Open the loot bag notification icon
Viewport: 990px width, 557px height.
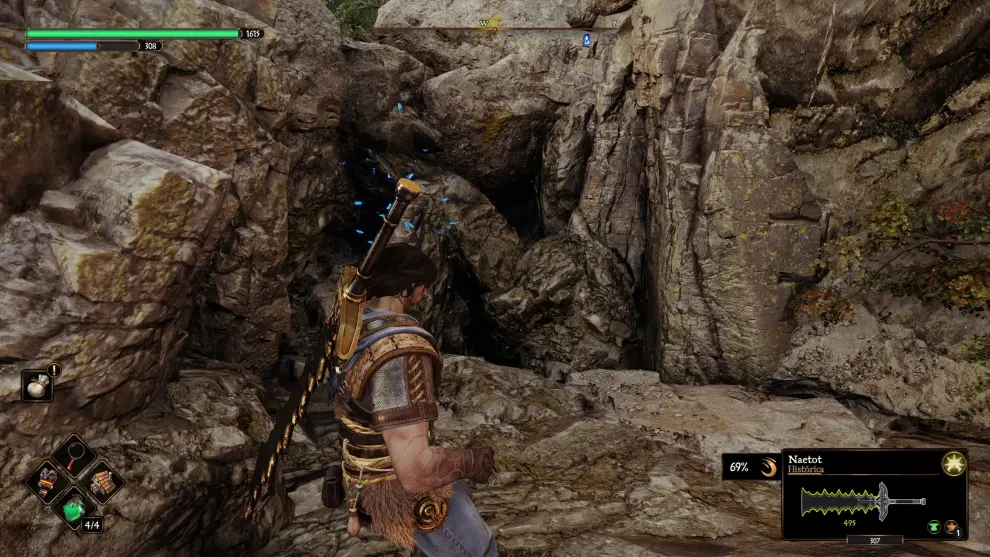(x=37, y=385)
